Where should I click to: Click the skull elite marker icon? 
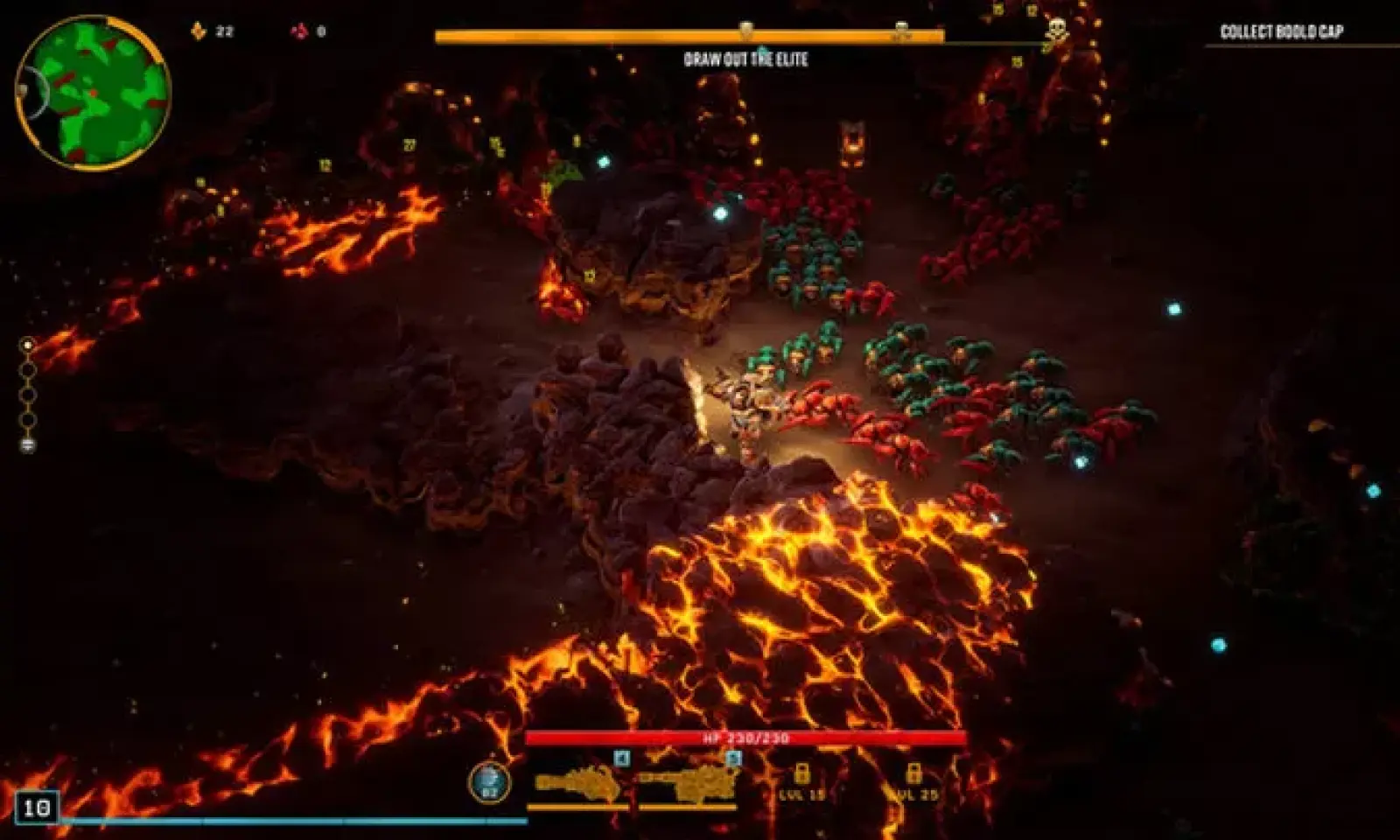(x=1057, y=31)
